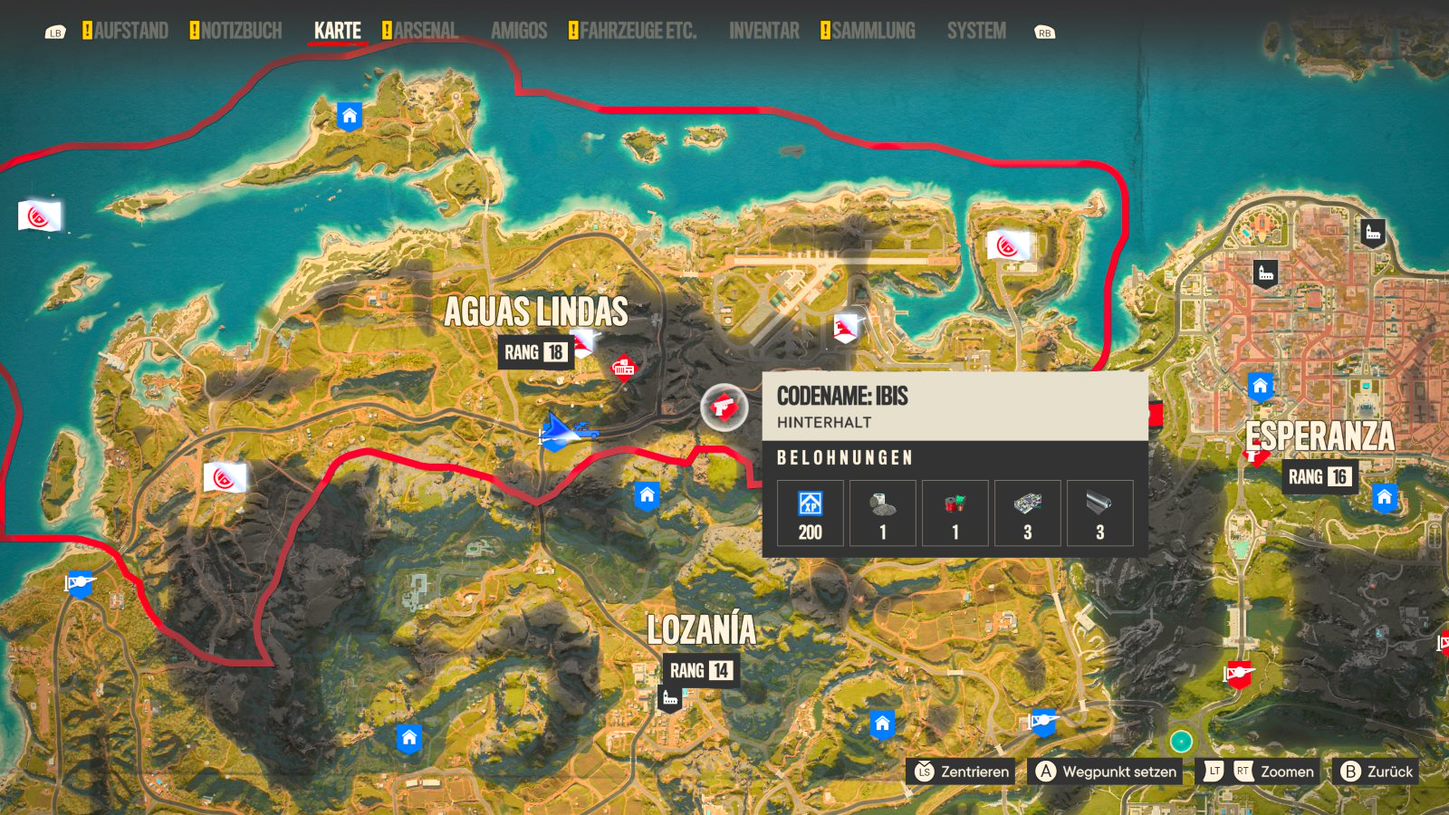Select the player arrow marker on the road
The image size is (1449, 815).
tap(556, 432)
